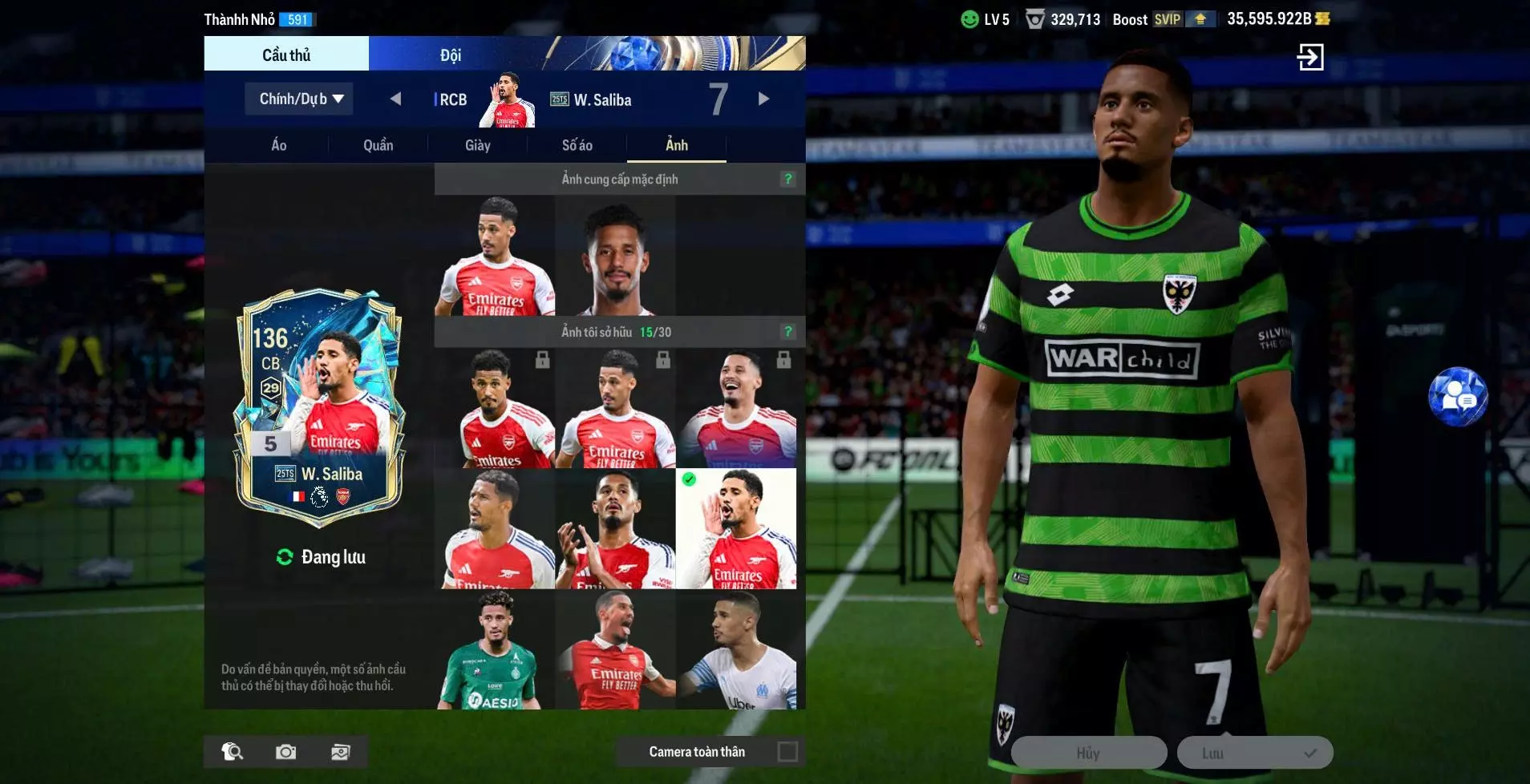
Task: Open the Giày tab
Action: [x=479, y=145]
